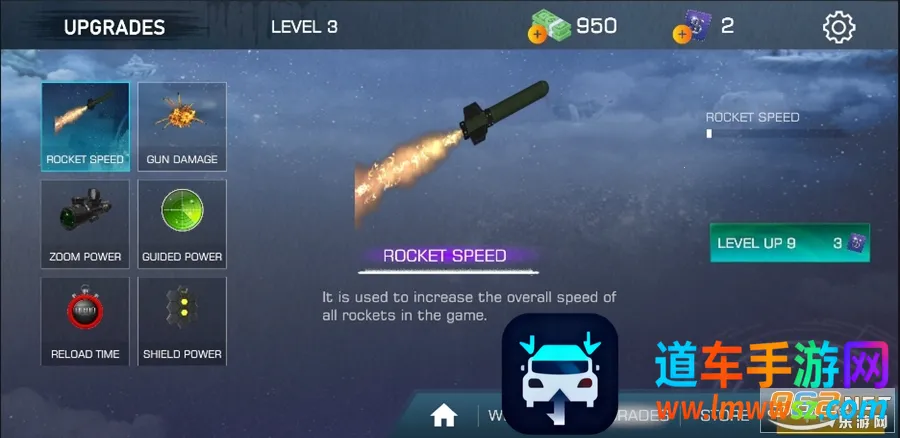This screenshot has height=438, width=900.
Task: Choose the Gun Damage upgrade
Action: (182, 126)
